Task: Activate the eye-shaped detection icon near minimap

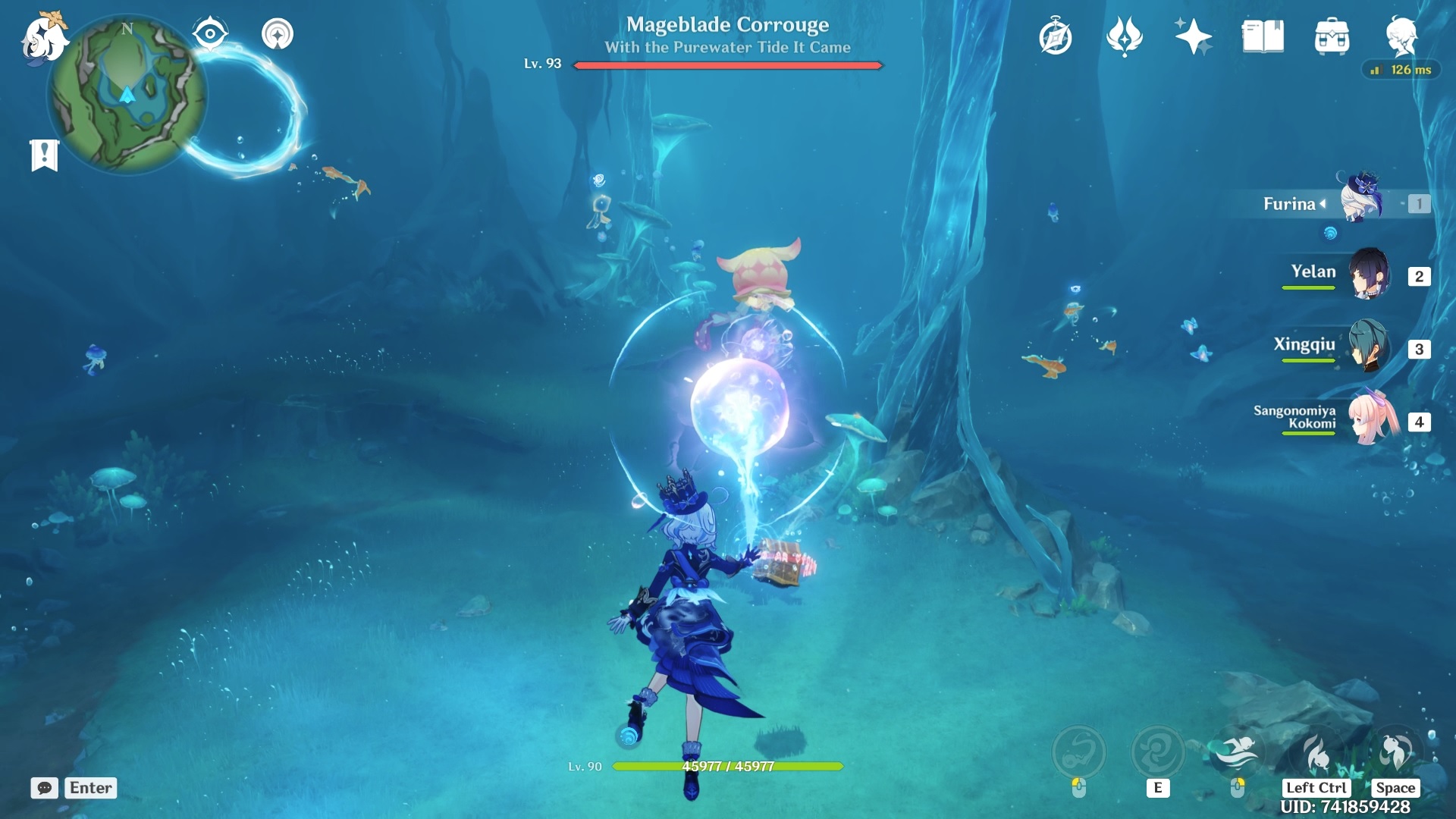Action: 209,33
